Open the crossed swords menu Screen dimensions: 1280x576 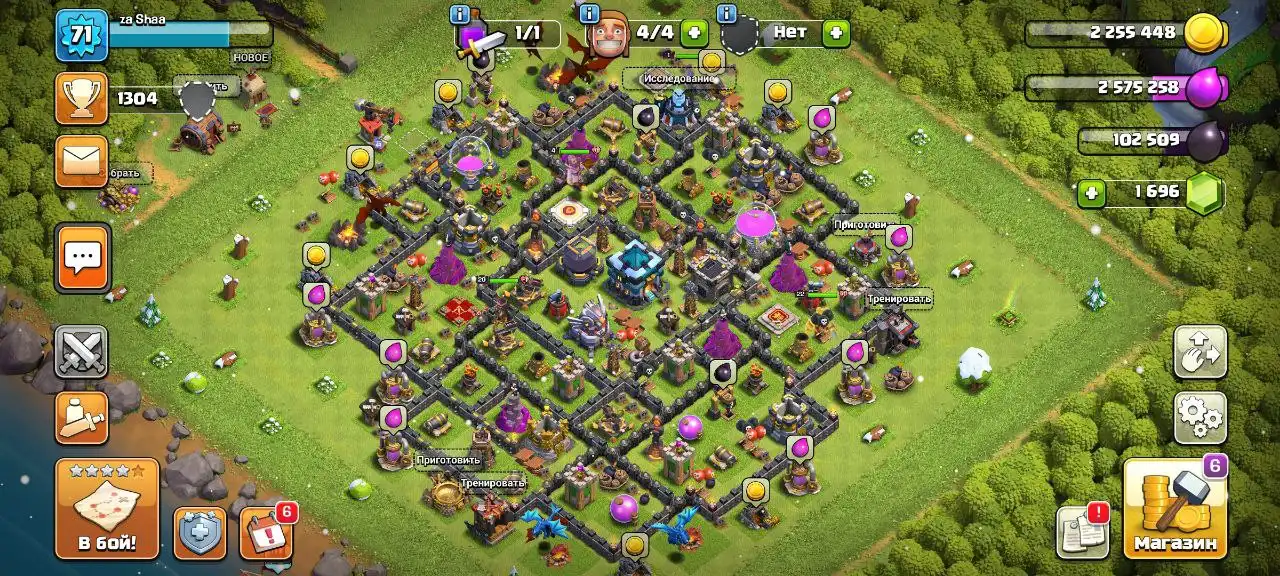(x=82, y=351)
